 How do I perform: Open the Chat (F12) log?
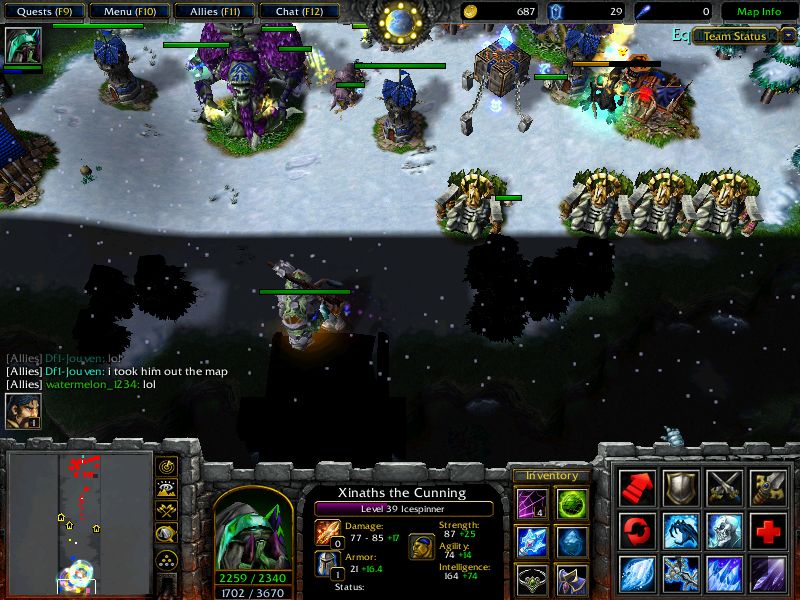pyautogui.click(x=297, y=12)
